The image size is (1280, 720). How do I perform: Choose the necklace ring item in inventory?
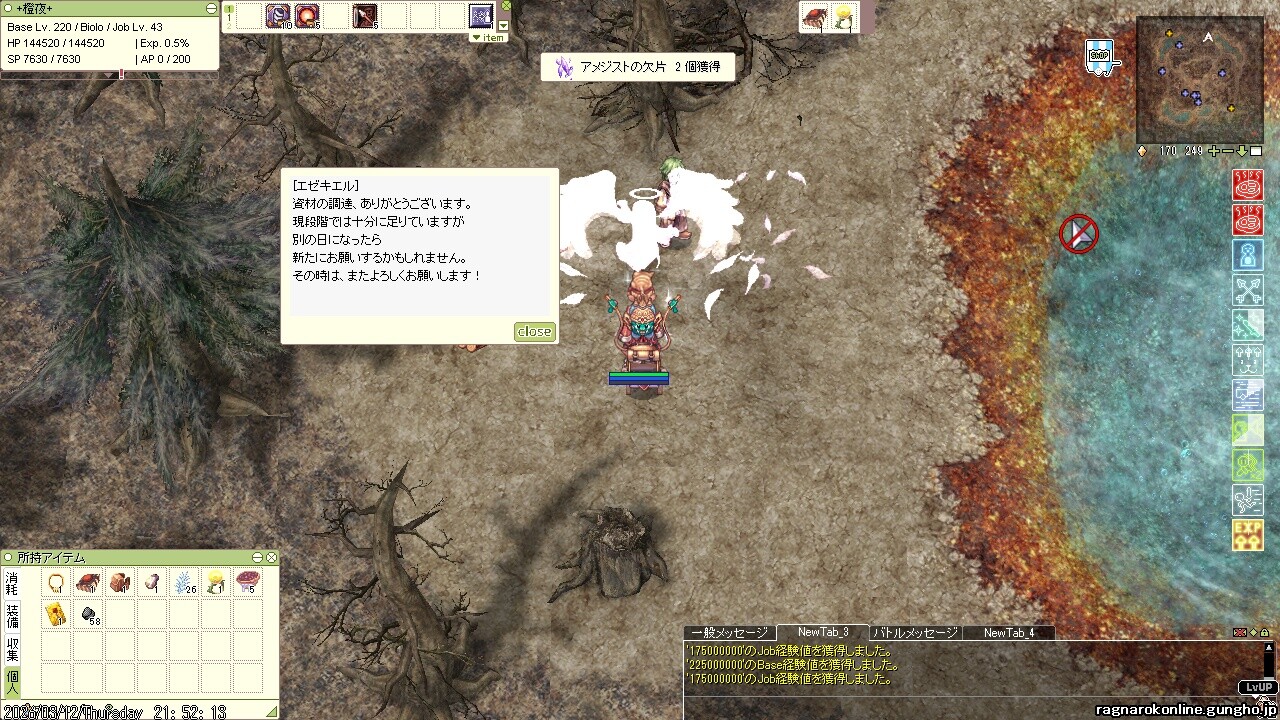56,583
